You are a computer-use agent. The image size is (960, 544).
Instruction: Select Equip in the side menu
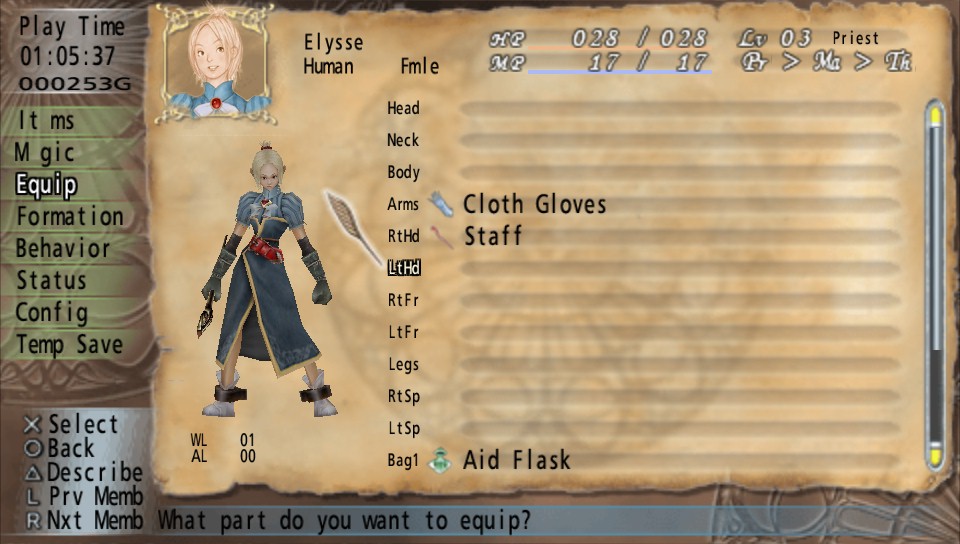coord(46,185)
